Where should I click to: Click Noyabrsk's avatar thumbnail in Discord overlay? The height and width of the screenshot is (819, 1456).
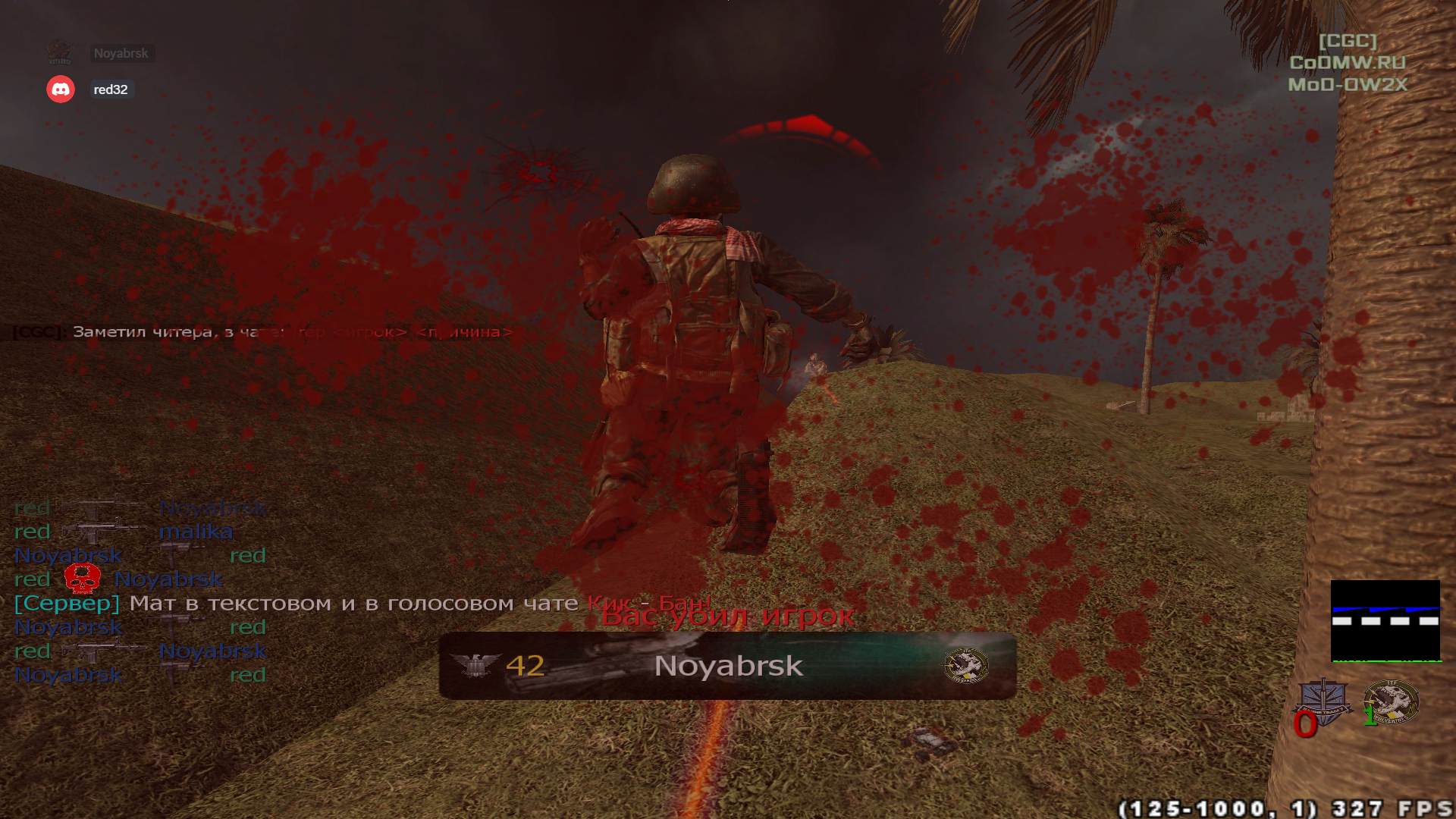(61, 53)
